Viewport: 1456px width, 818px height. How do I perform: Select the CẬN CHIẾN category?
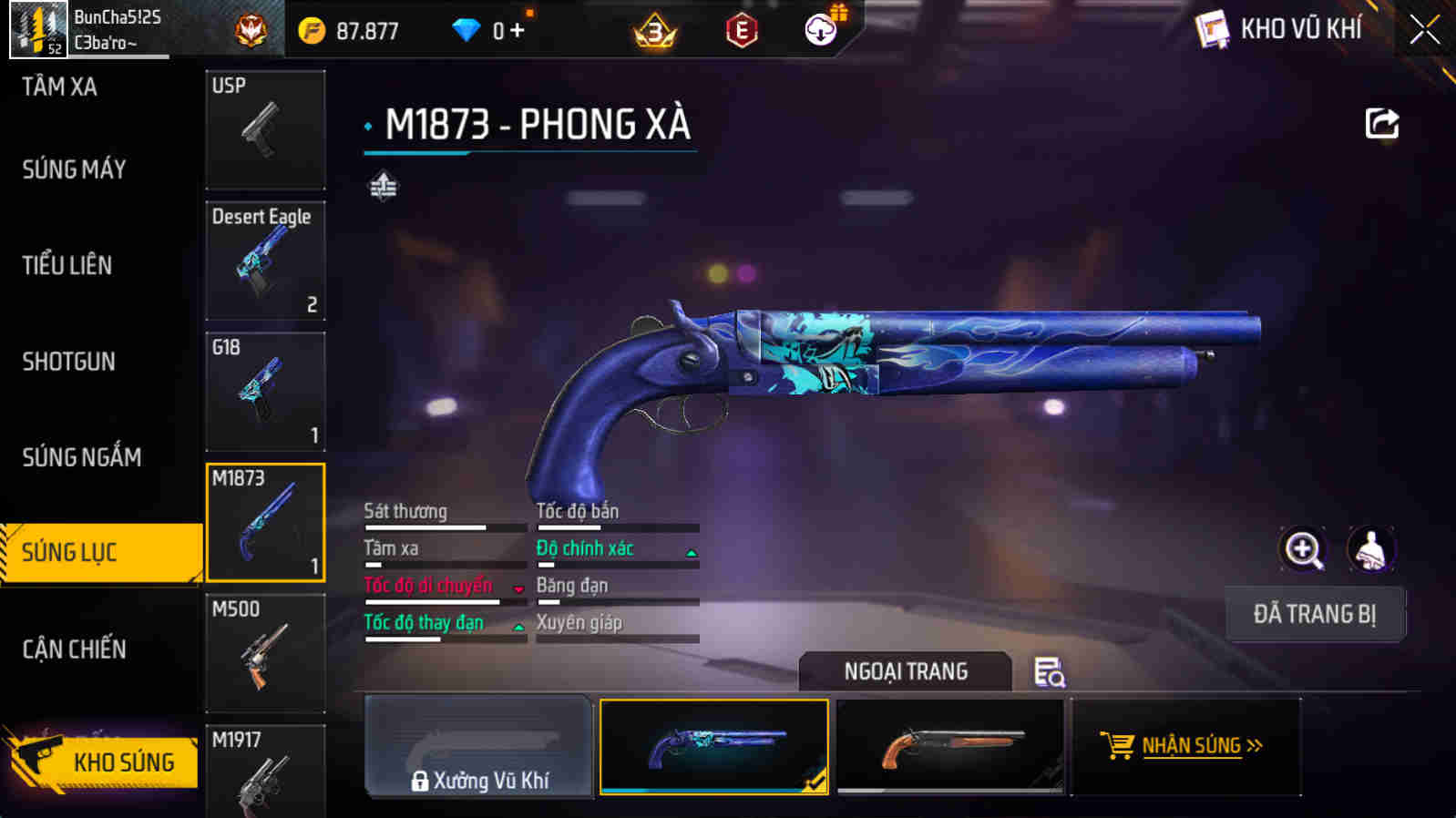(73, 649)
